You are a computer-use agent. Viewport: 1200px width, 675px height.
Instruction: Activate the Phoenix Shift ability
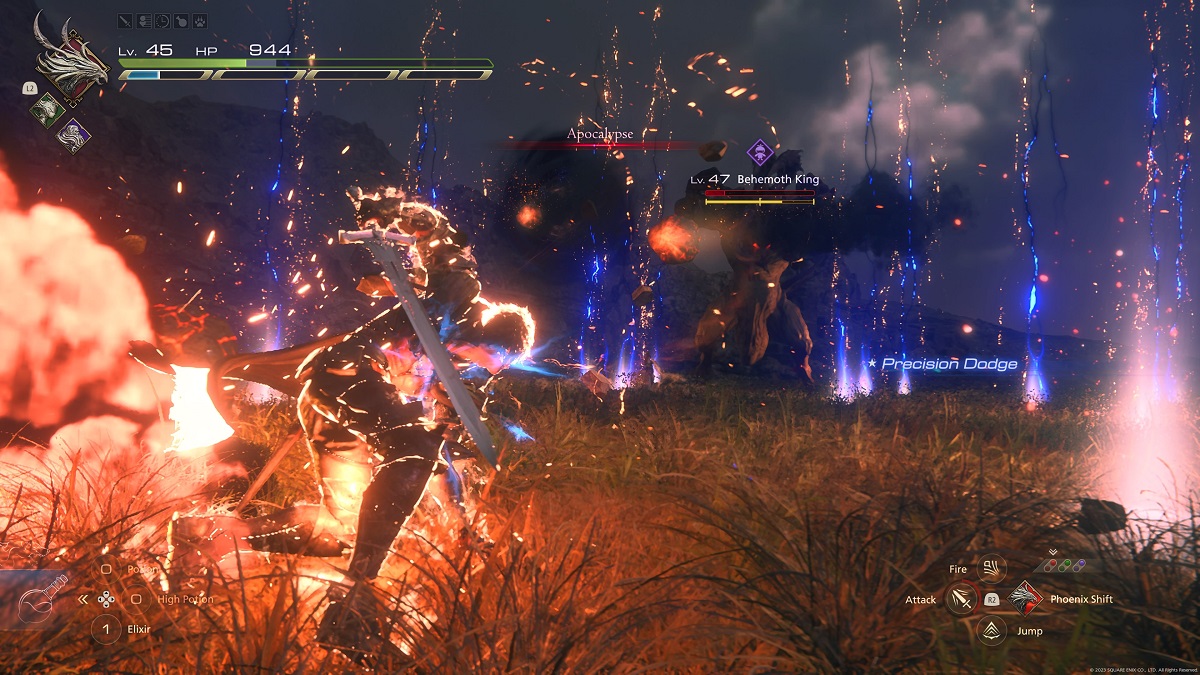pos(1026,599)
